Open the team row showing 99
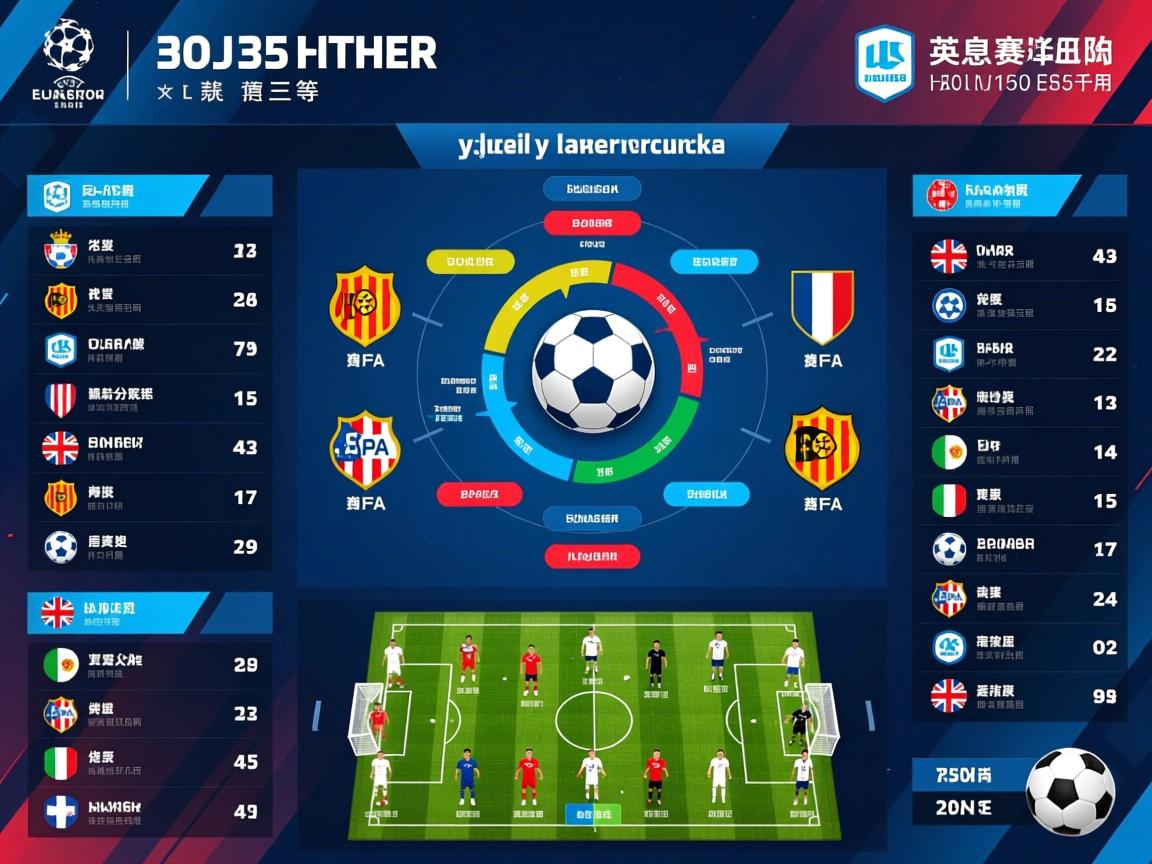 [x=1020, y=696]
